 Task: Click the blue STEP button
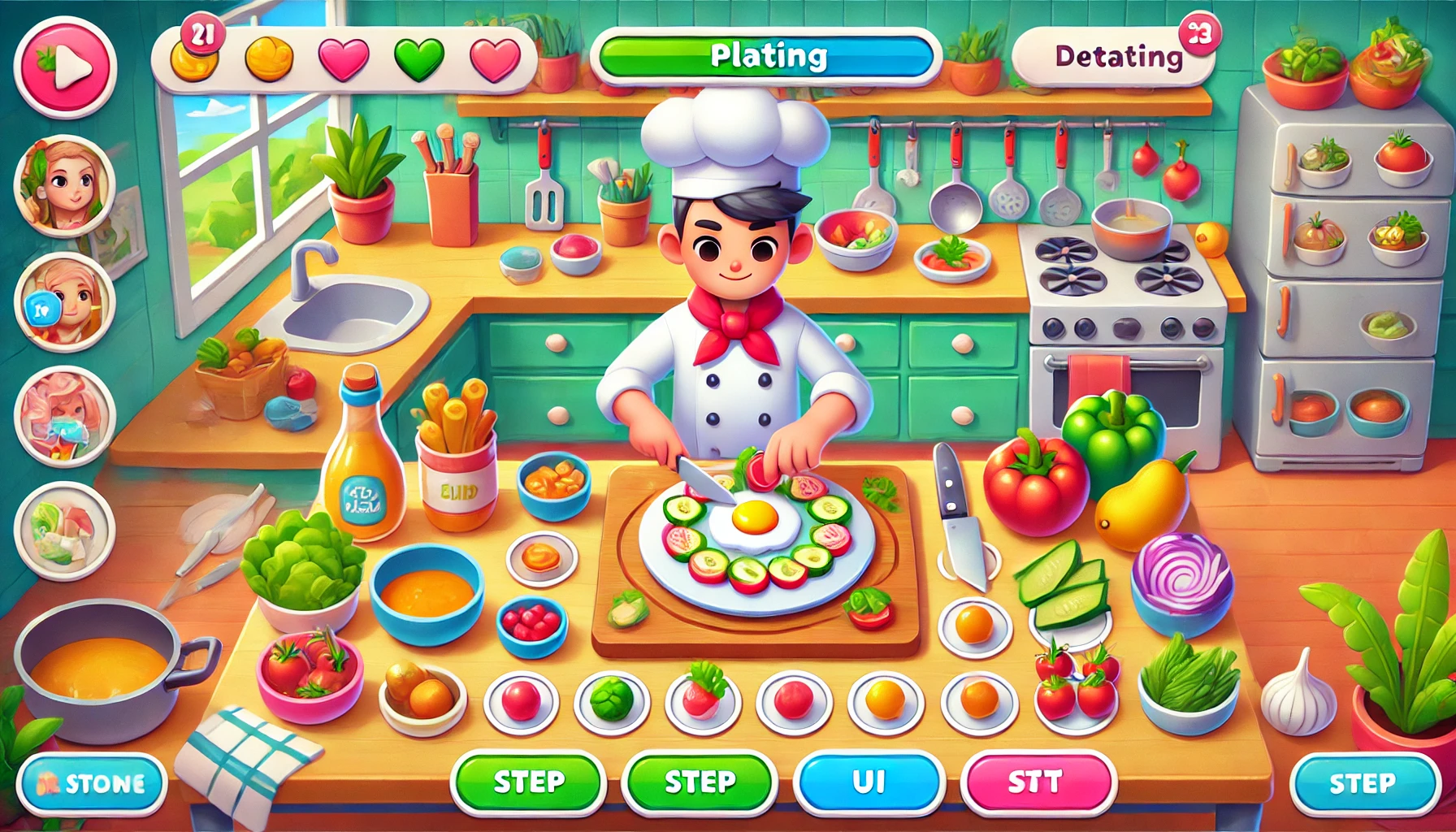pos(1364,783)
